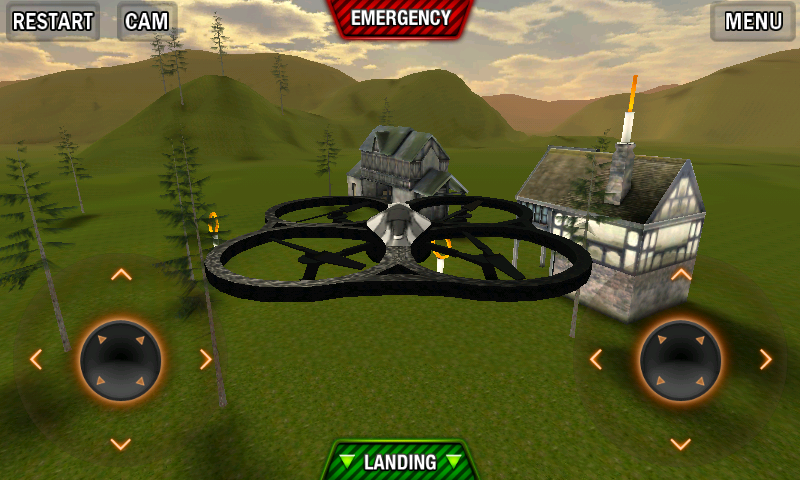800x480 pixels.
Task: Click the right joystick center knob
Action: 681,360
